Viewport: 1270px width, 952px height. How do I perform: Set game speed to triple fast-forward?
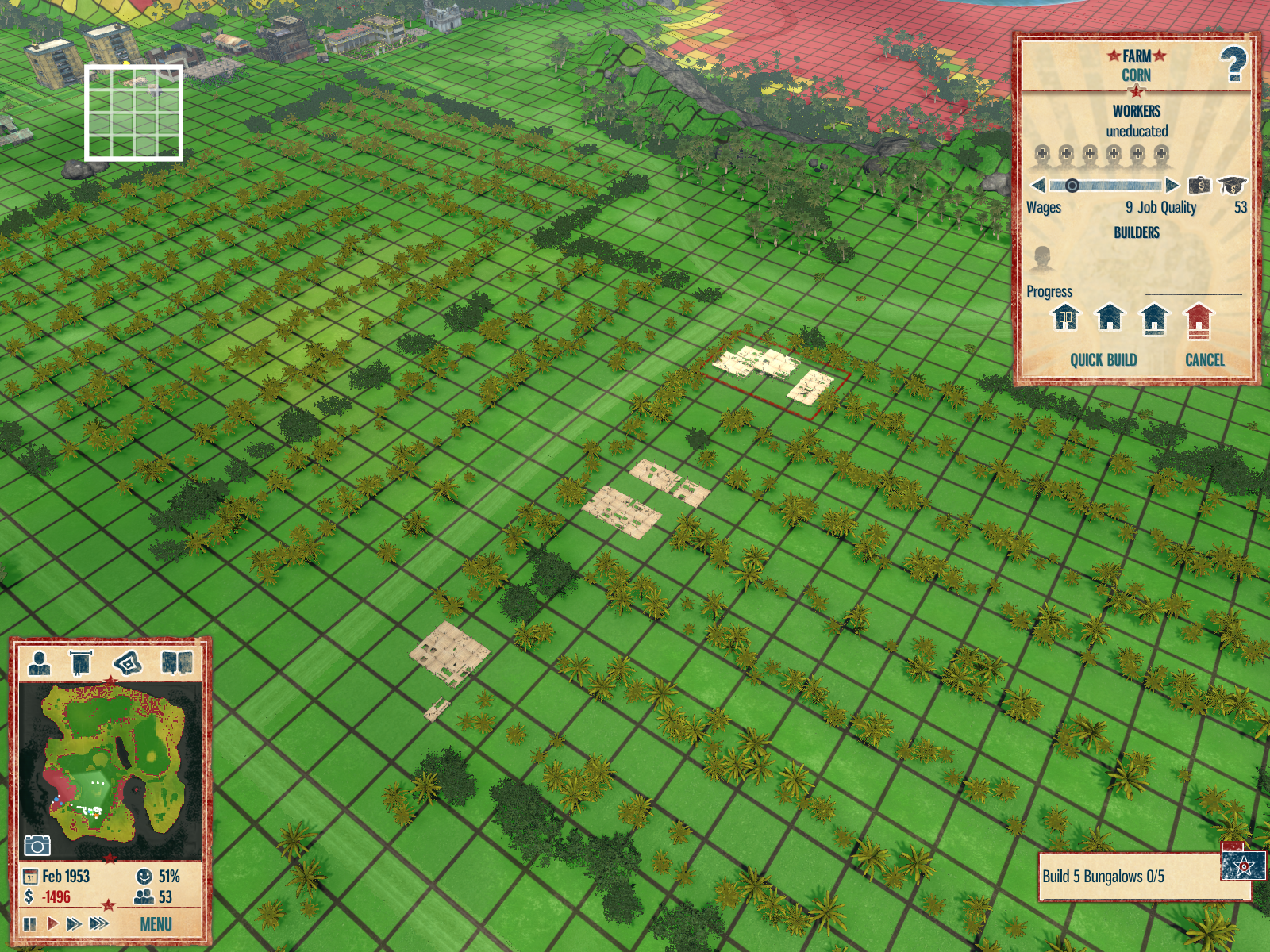pyautogui.click(x=98, y=923)
